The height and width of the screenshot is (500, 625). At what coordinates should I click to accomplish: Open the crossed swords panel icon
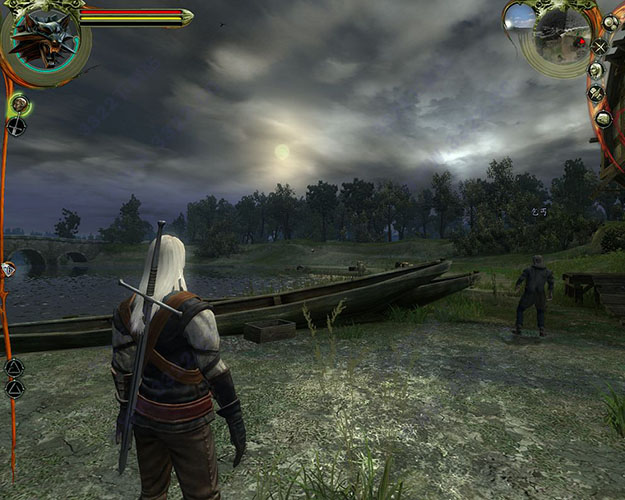click(x=599, y=46)
